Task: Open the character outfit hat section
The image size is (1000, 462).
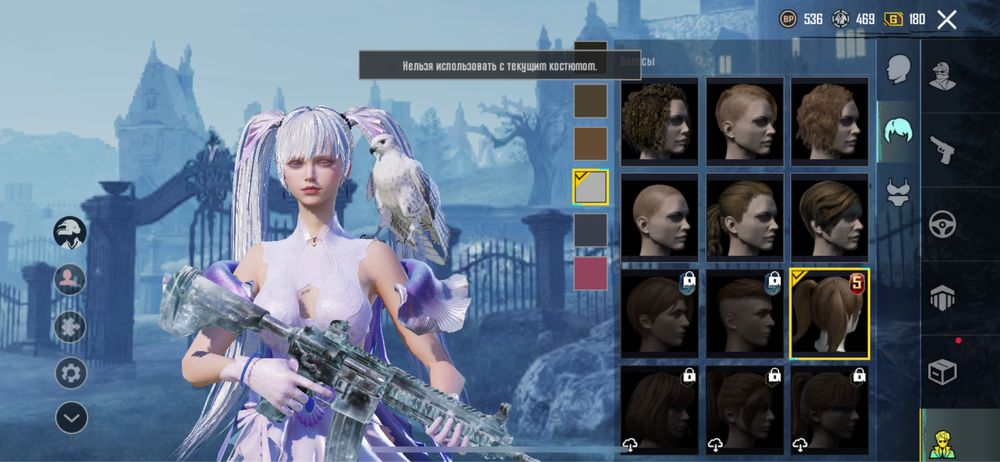Action: click(x=942, y=74)
